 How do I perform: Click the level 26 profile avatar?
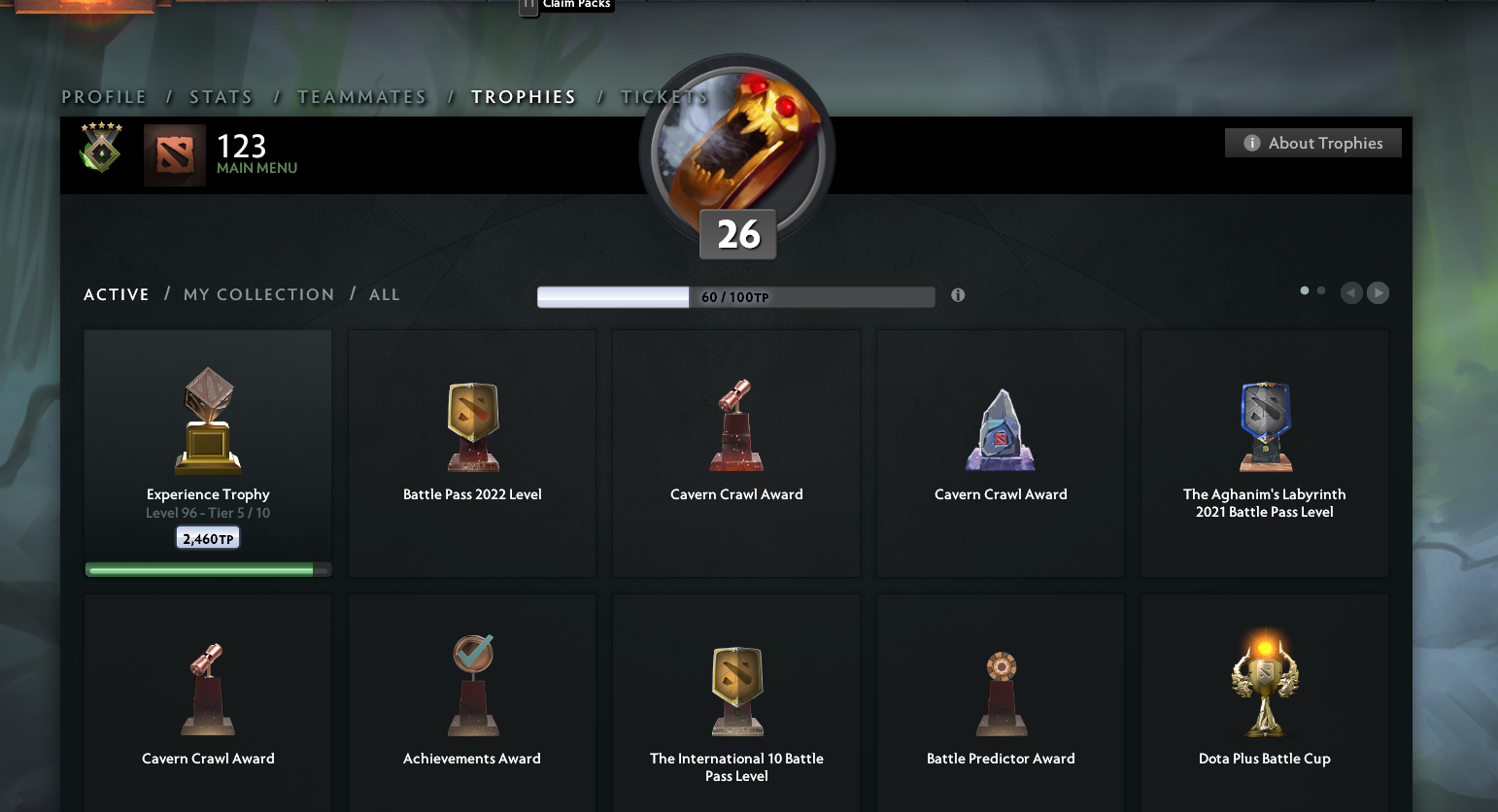[x=736, y=151]
